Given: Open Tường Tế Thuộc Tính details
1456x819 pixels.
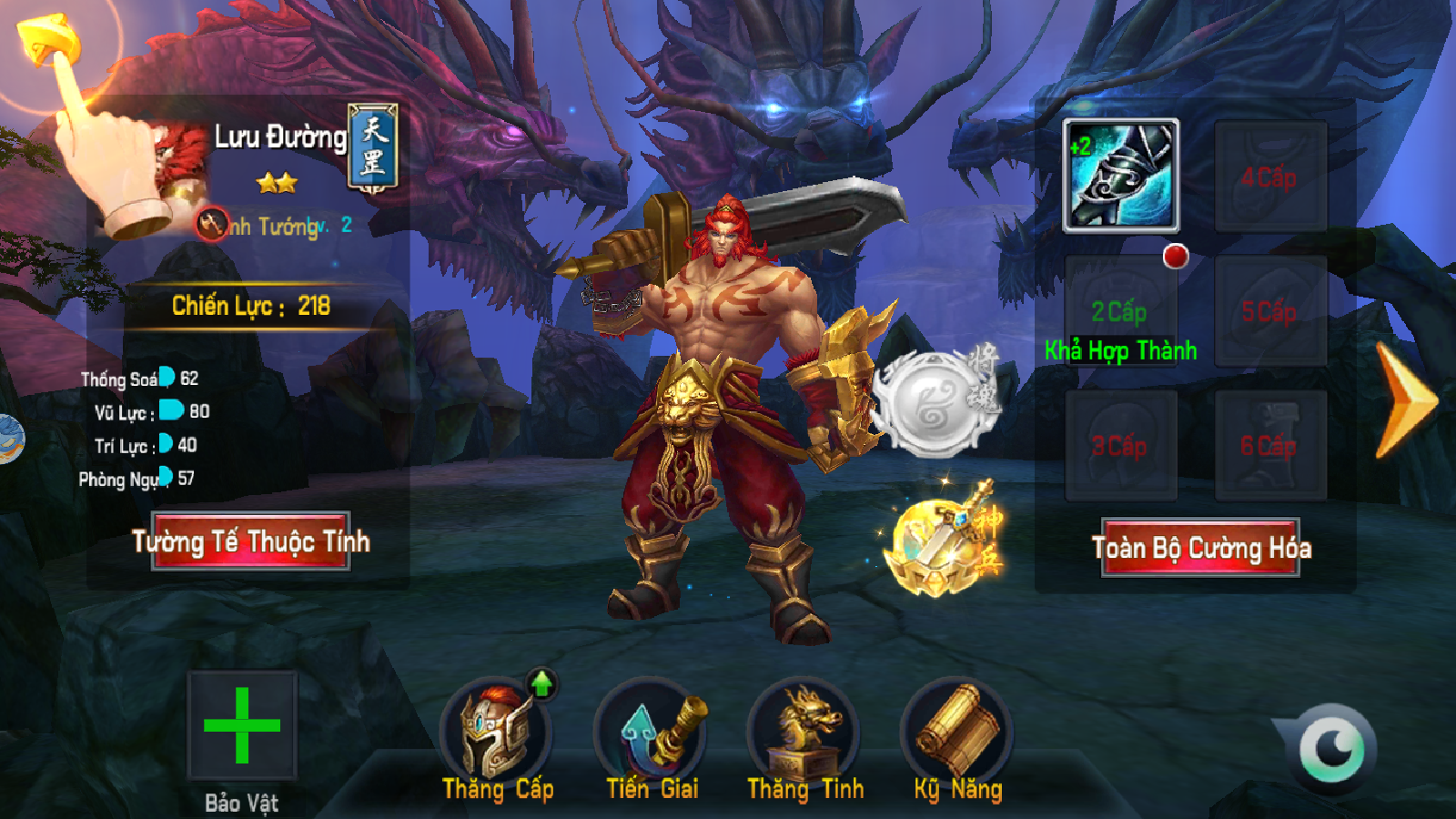Looking at the screenshot, I should tap(251, 541).
